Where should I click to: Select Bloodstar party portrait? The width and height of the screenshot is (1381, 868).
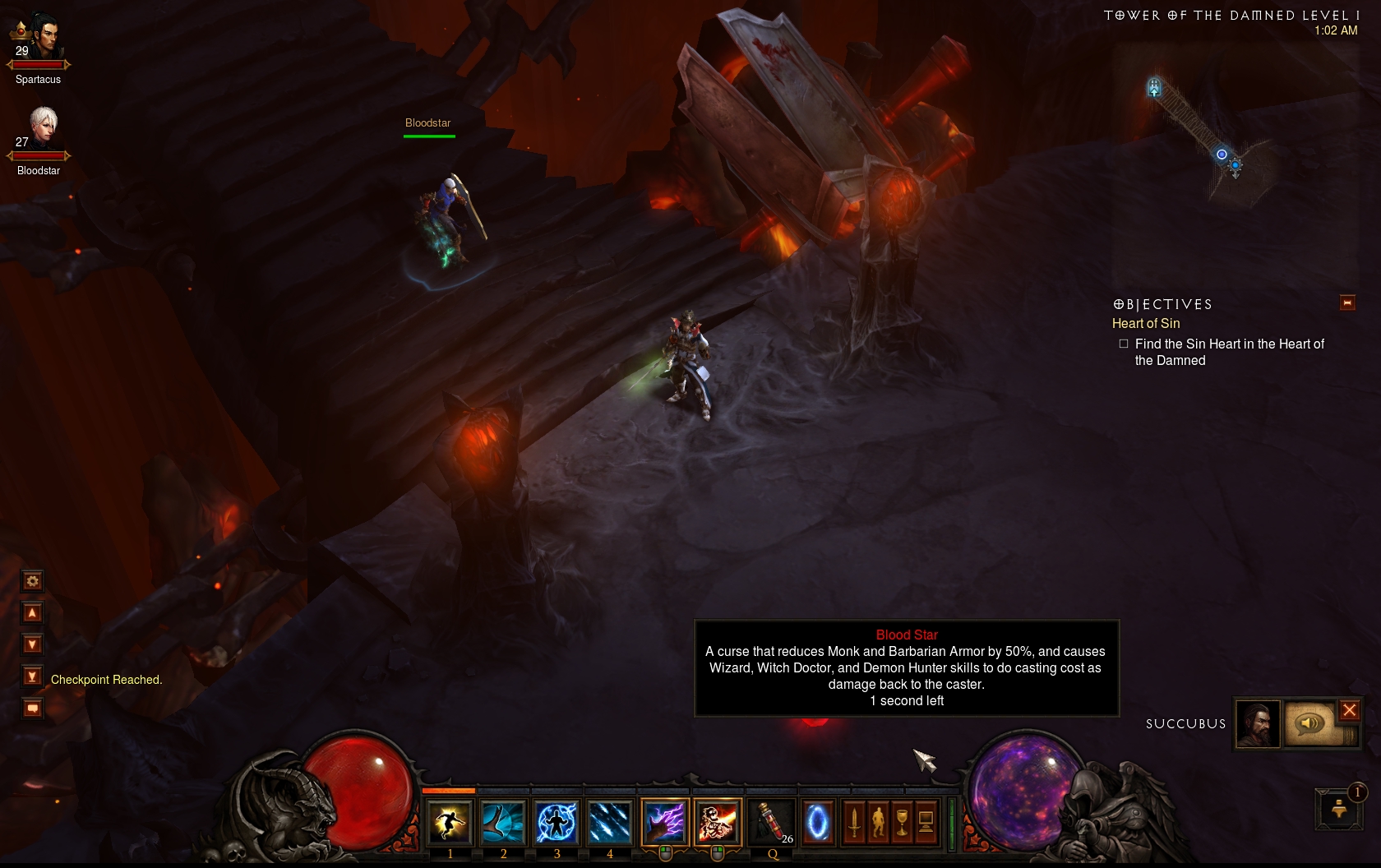pos(44,127)
